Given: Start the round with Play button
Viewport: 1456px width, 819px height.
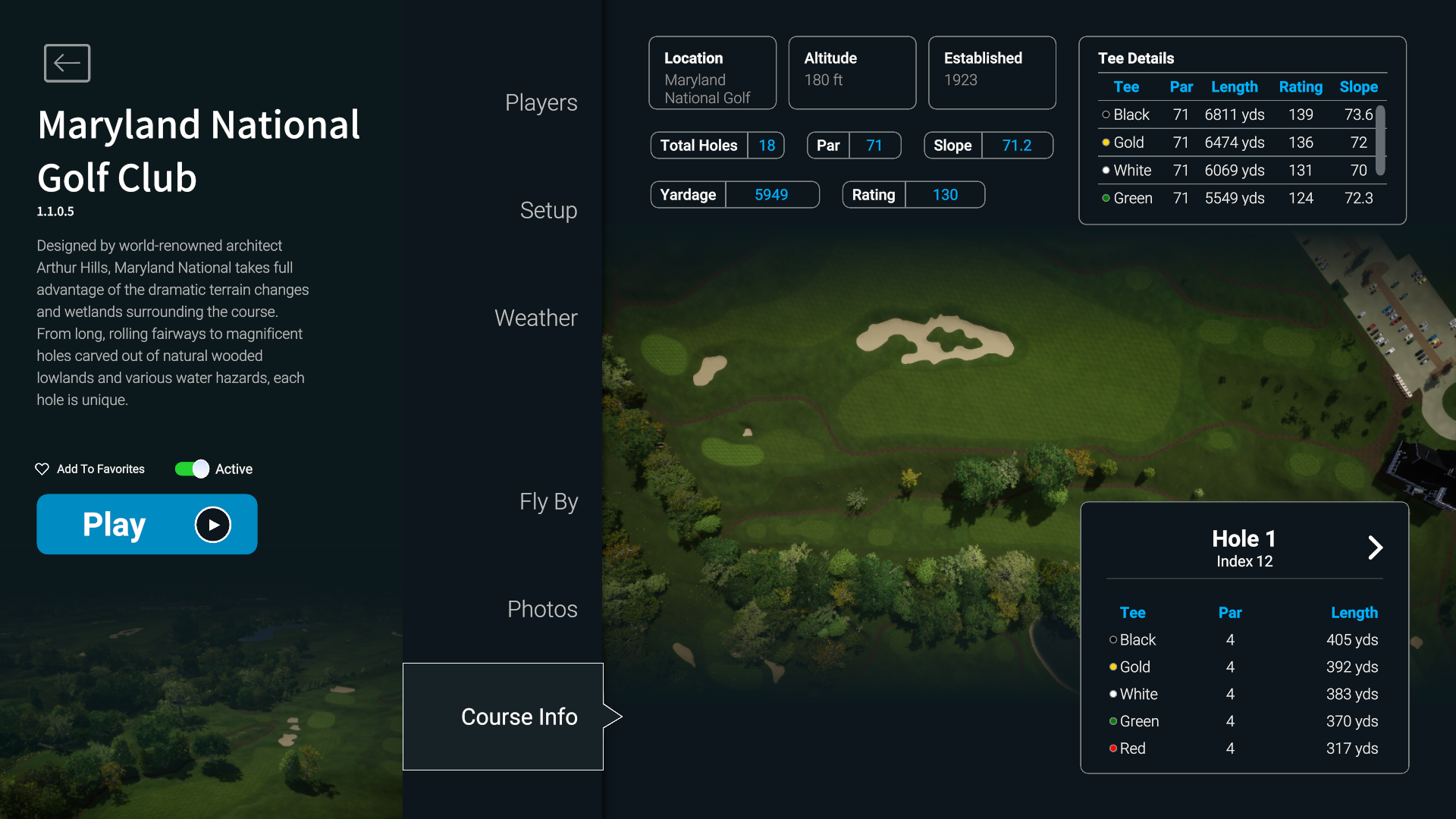Looking at the screenshot, I should [147, 524].
